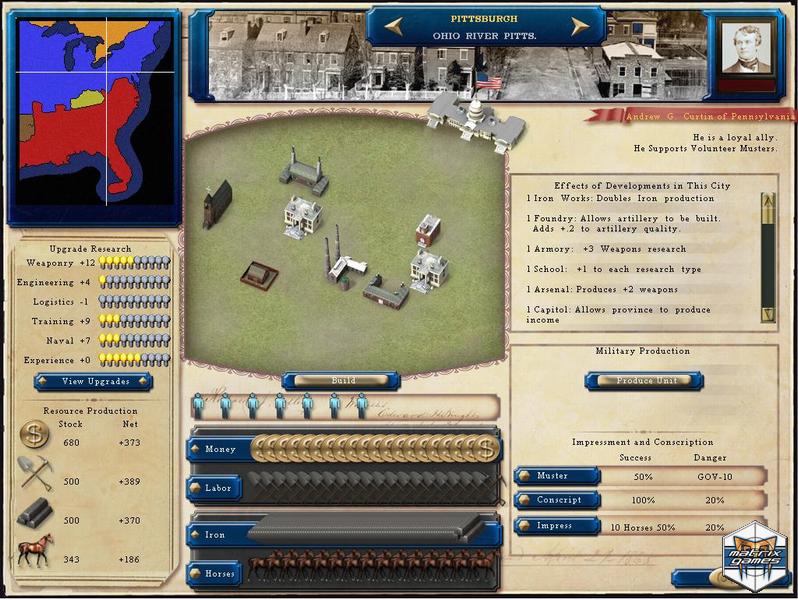Image resolution: width=798 pixels, height=600 pixels.
Task: Select the Horses resource tab
Action: point(219,574)
